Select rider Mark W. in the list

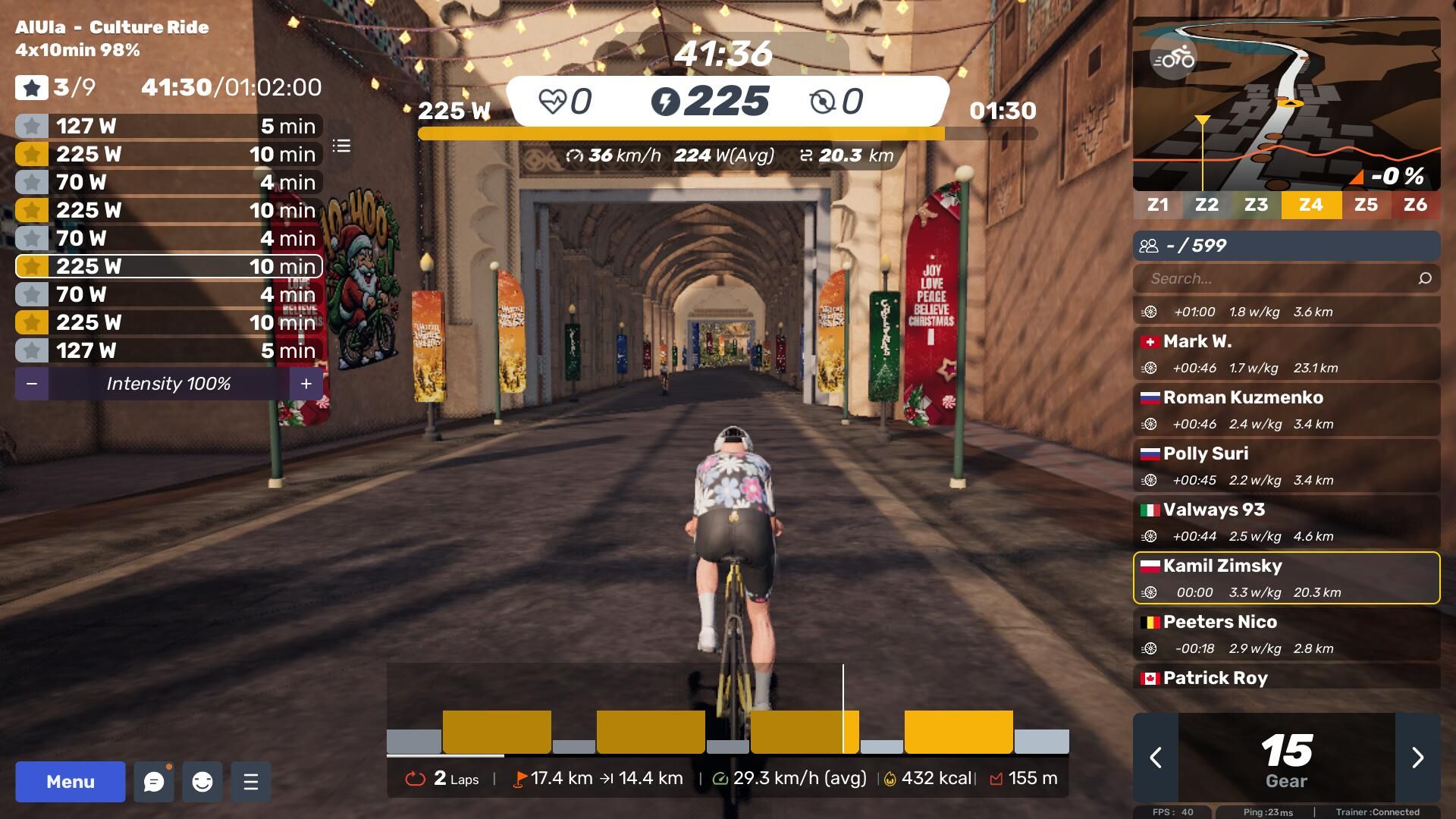click(x=1286, y=353)
